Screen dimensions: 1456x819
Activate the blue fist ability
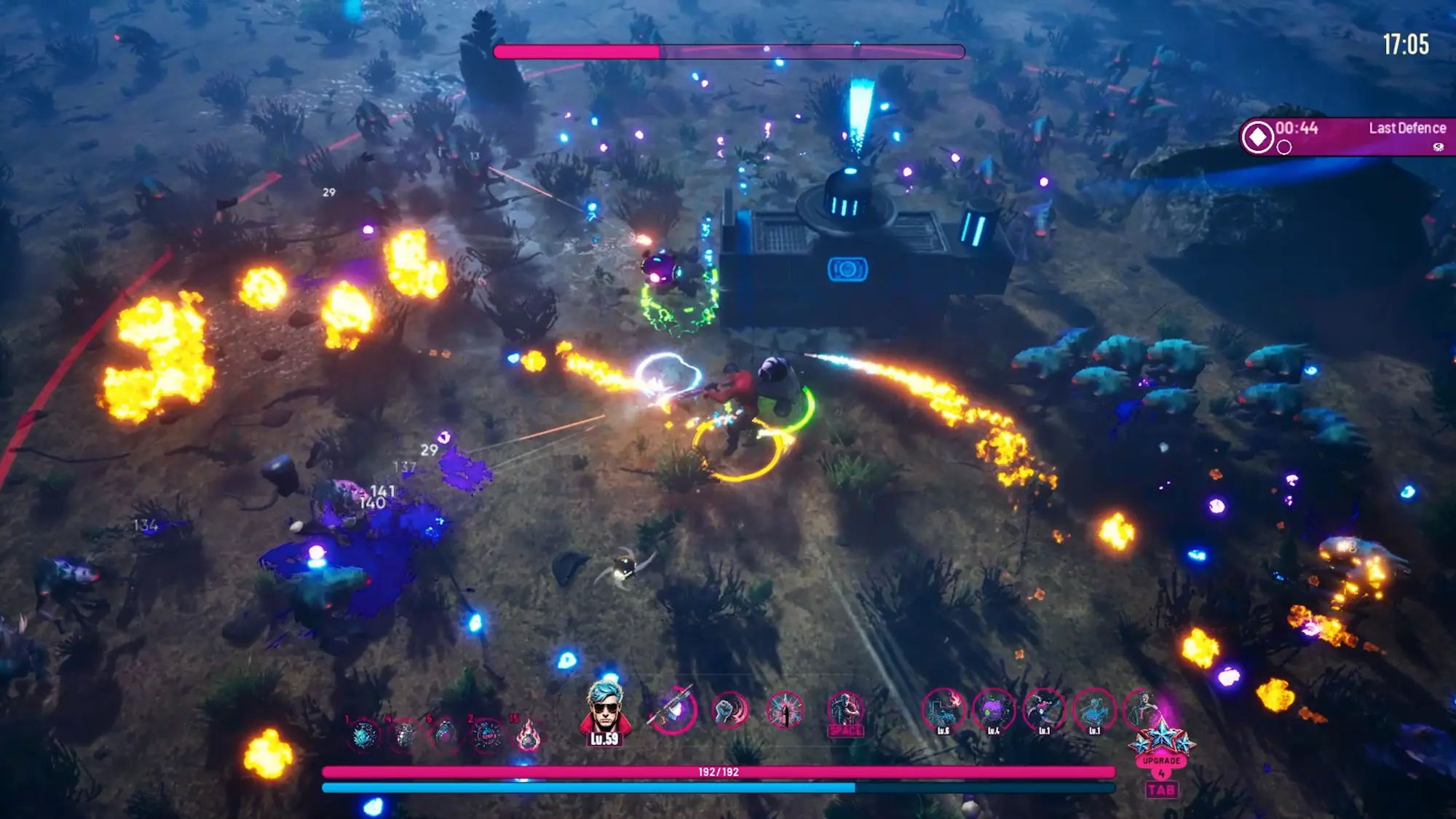(x=729, y=710)
